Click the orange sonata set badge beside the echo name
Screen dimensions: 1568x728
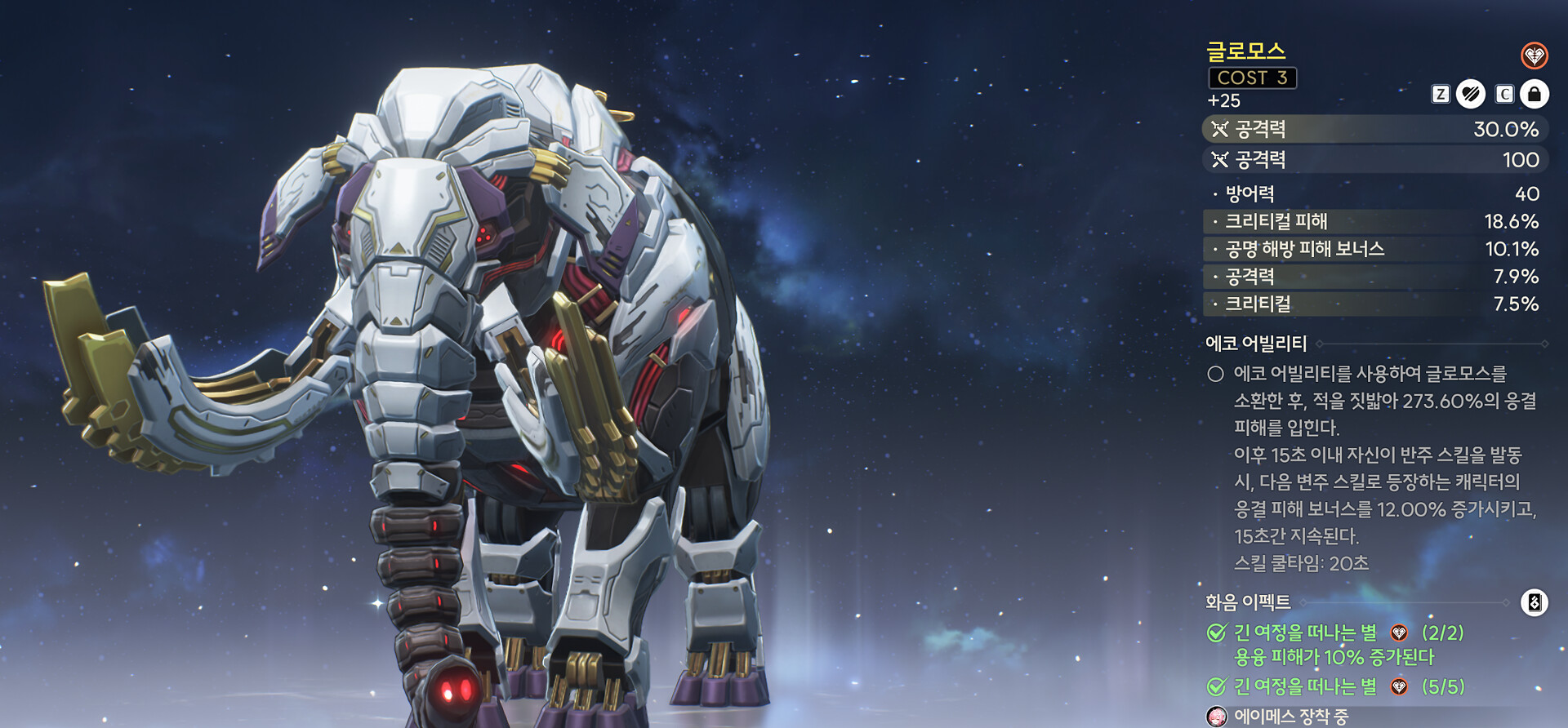click(1534, 55)
